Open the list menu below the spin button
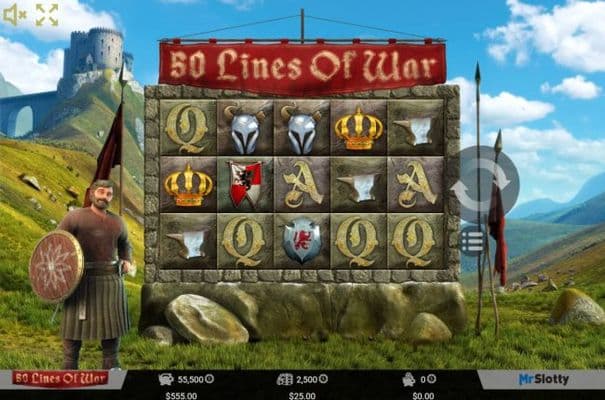The image size is (605, 400). click(x=474, y=240)
